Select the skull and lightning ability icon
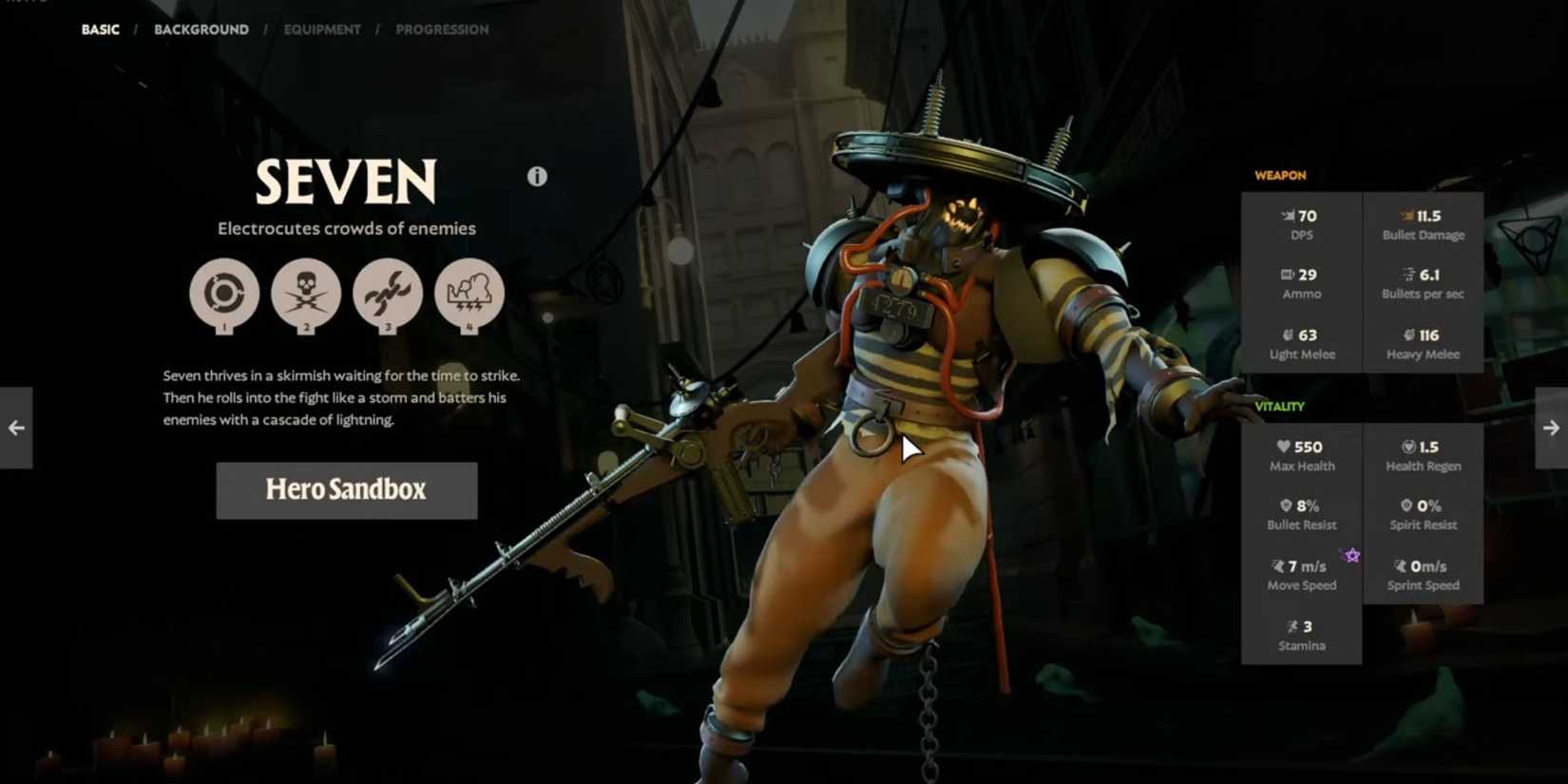 pyautogui.click(x=306, y=293)
